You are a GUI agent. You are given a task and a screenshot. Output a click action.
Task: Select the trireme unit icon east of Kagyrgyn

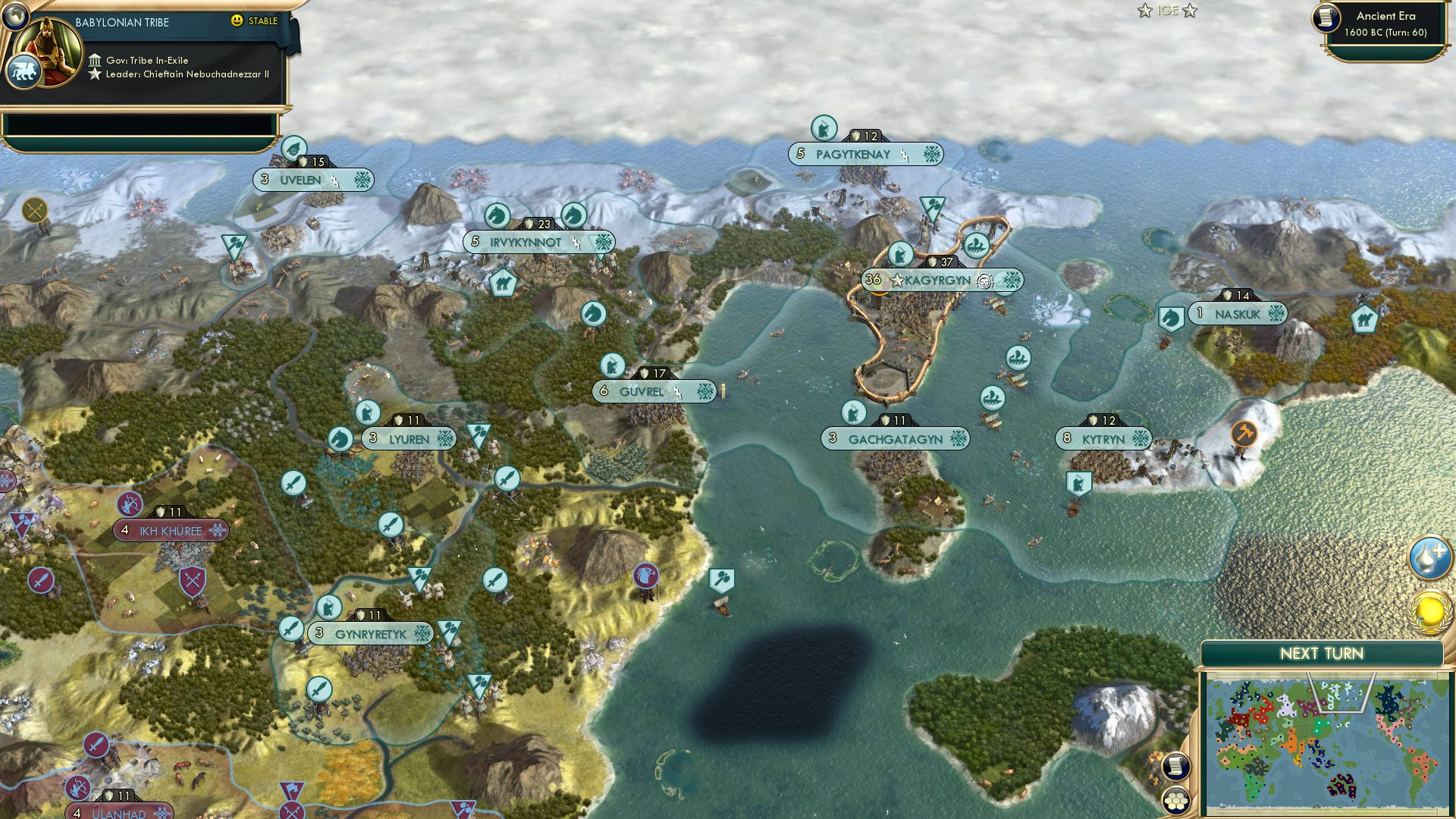click(x=1018, y=356)
